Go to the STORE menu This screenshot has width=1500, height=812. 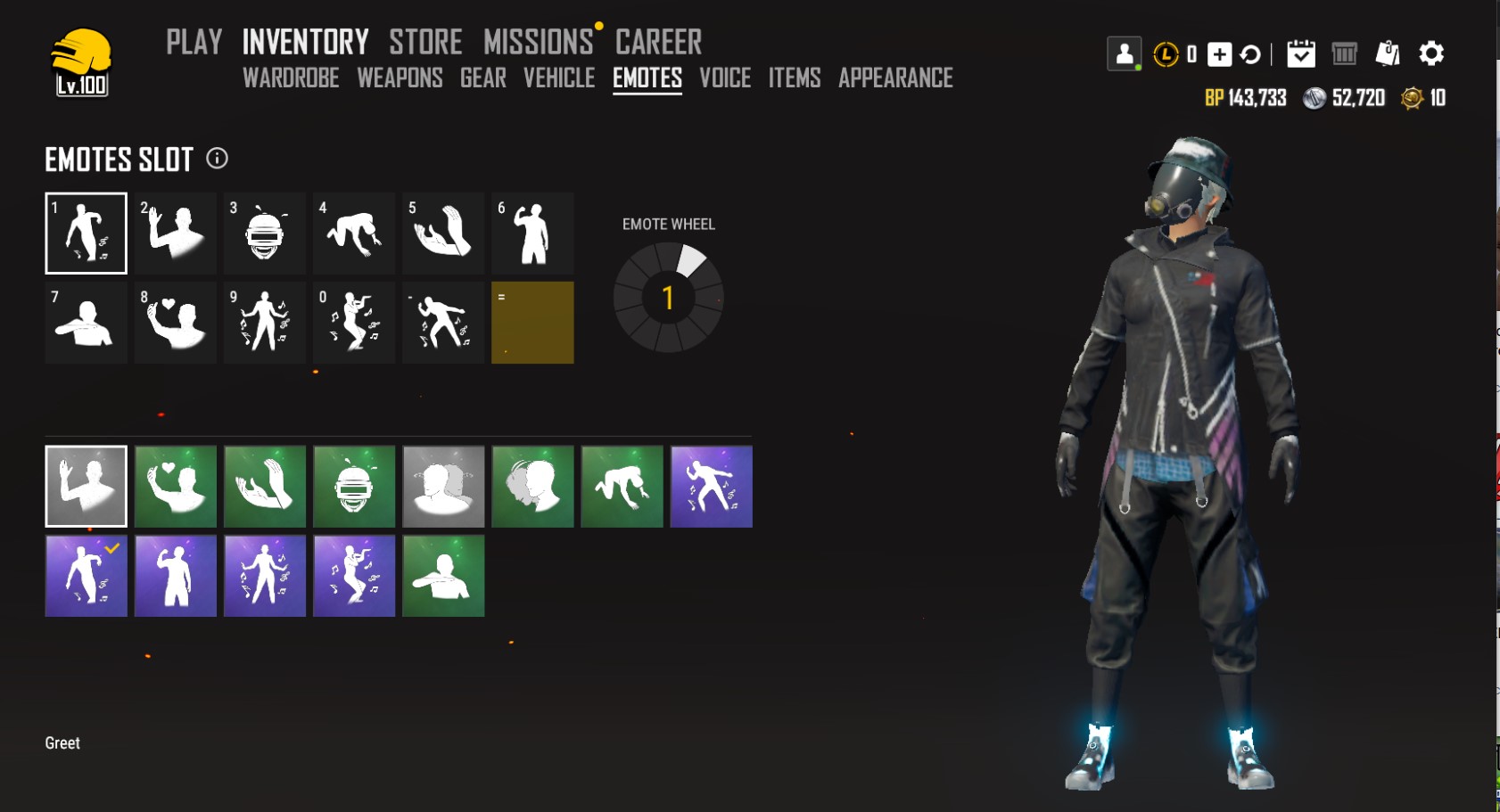425,42
